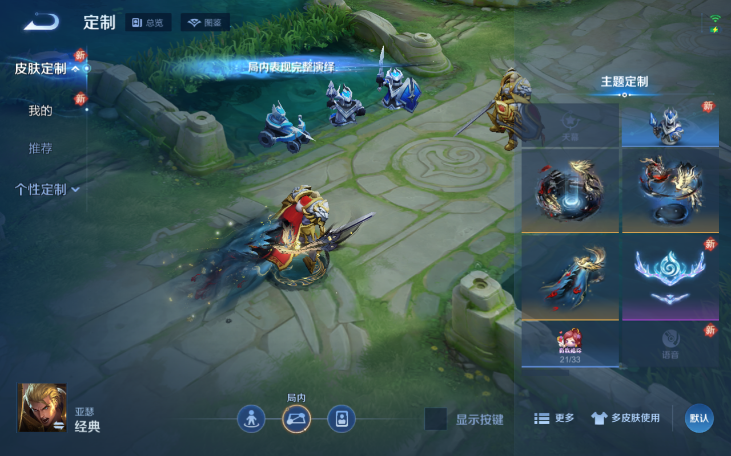Open the 总览 overview tab
731x456 pixels.
pos(149,22)
